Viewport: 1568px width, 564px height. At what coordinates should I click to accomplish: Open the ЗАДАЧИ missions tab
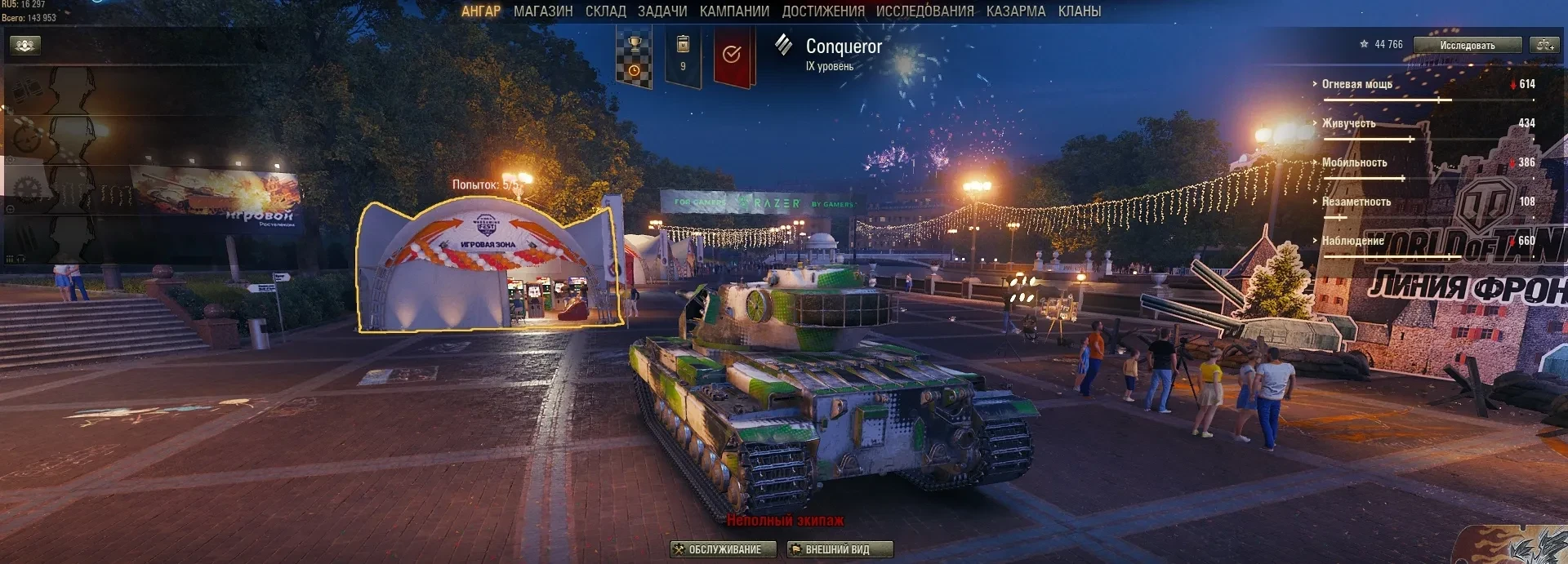pos(662,11)
